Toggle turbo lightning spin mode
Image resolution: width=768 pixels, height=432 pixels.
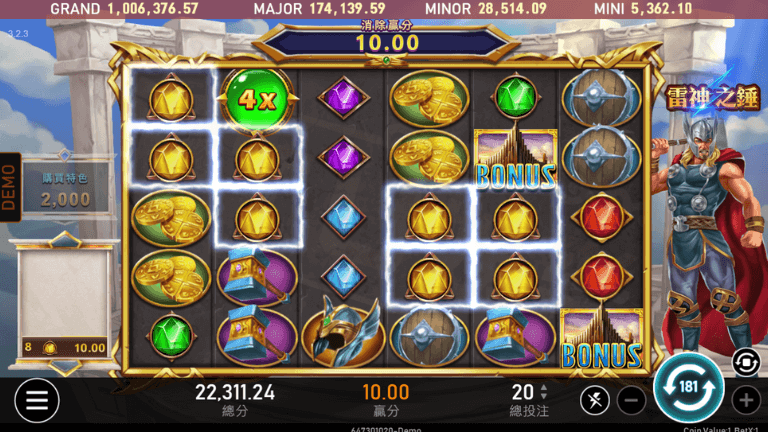coord(594,401)
